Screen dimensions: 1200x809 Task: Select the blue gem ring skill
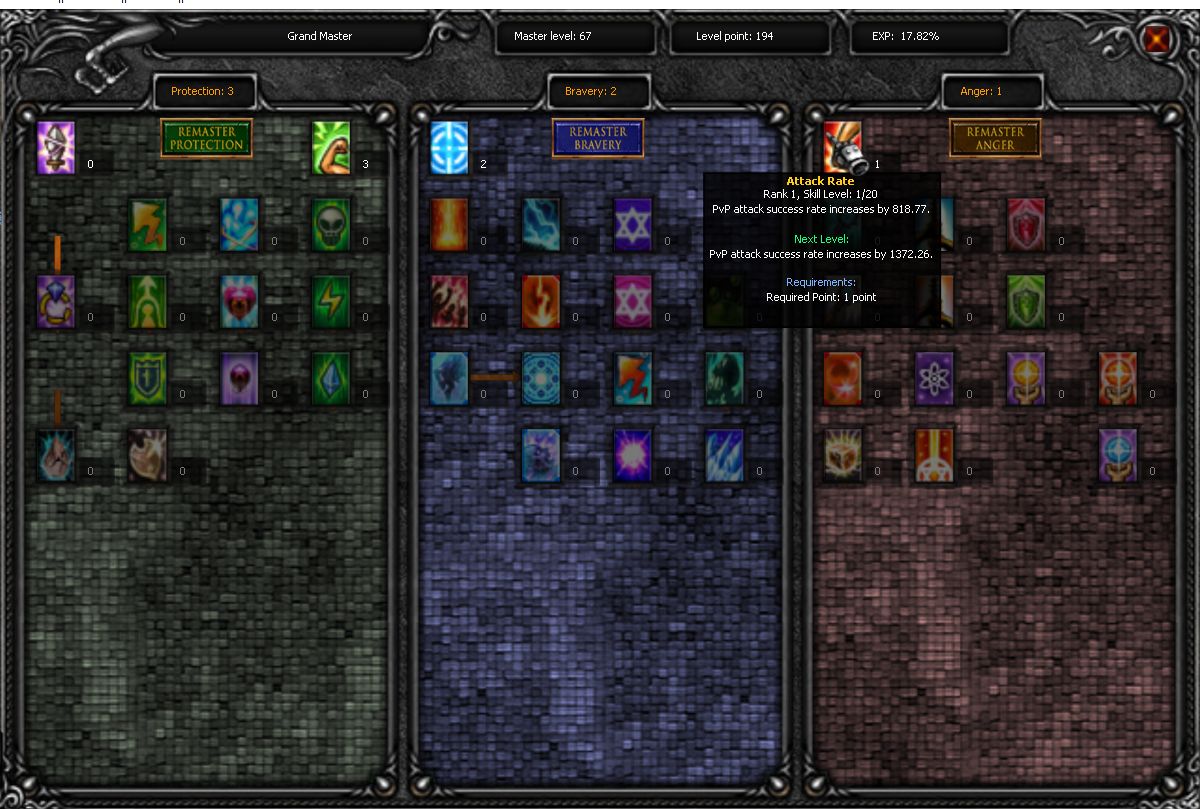pyautogui.click(x=56, y=302)
